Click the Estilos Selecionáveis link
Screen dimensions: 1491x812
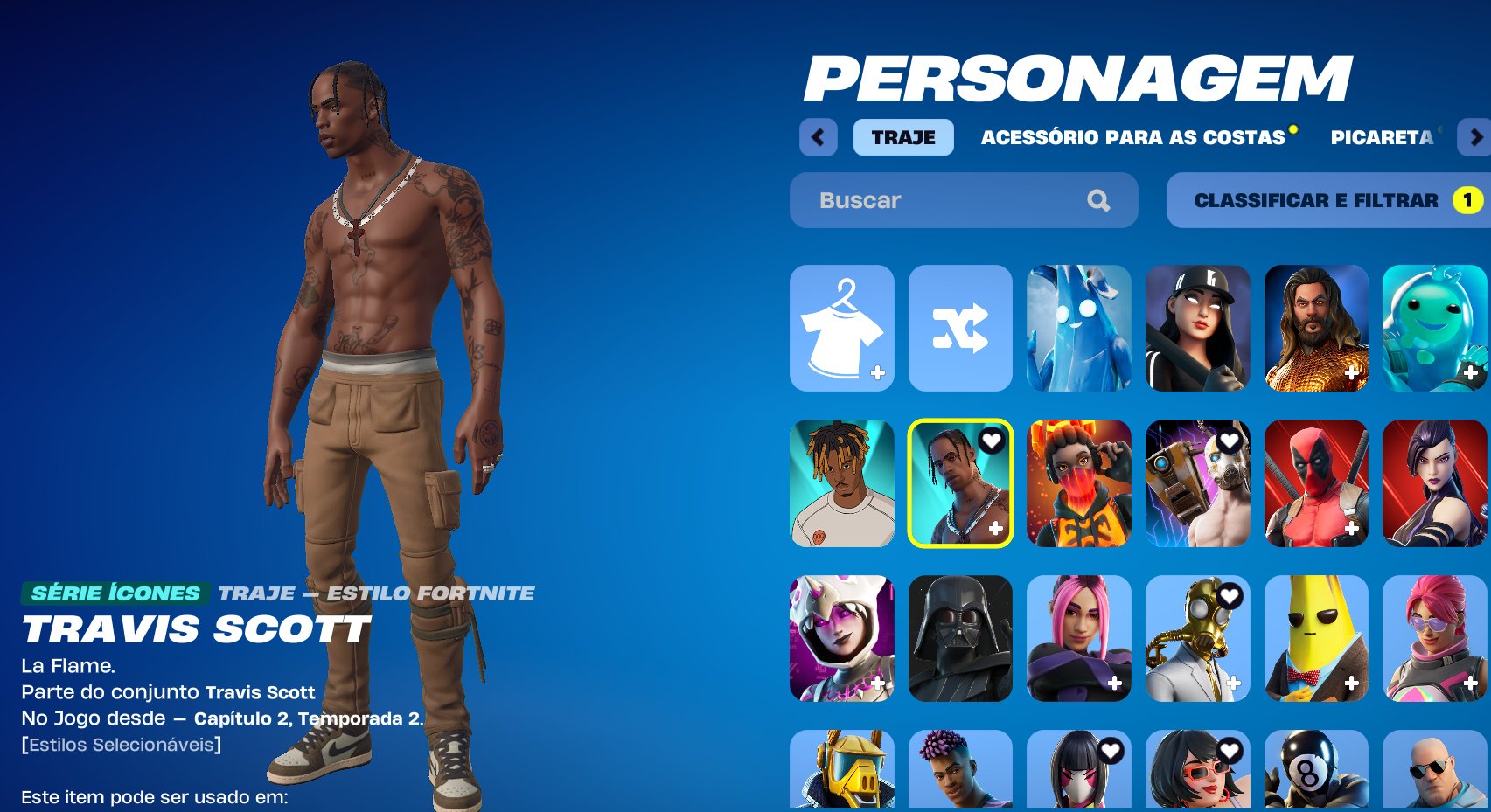click(x=122, y=746)
